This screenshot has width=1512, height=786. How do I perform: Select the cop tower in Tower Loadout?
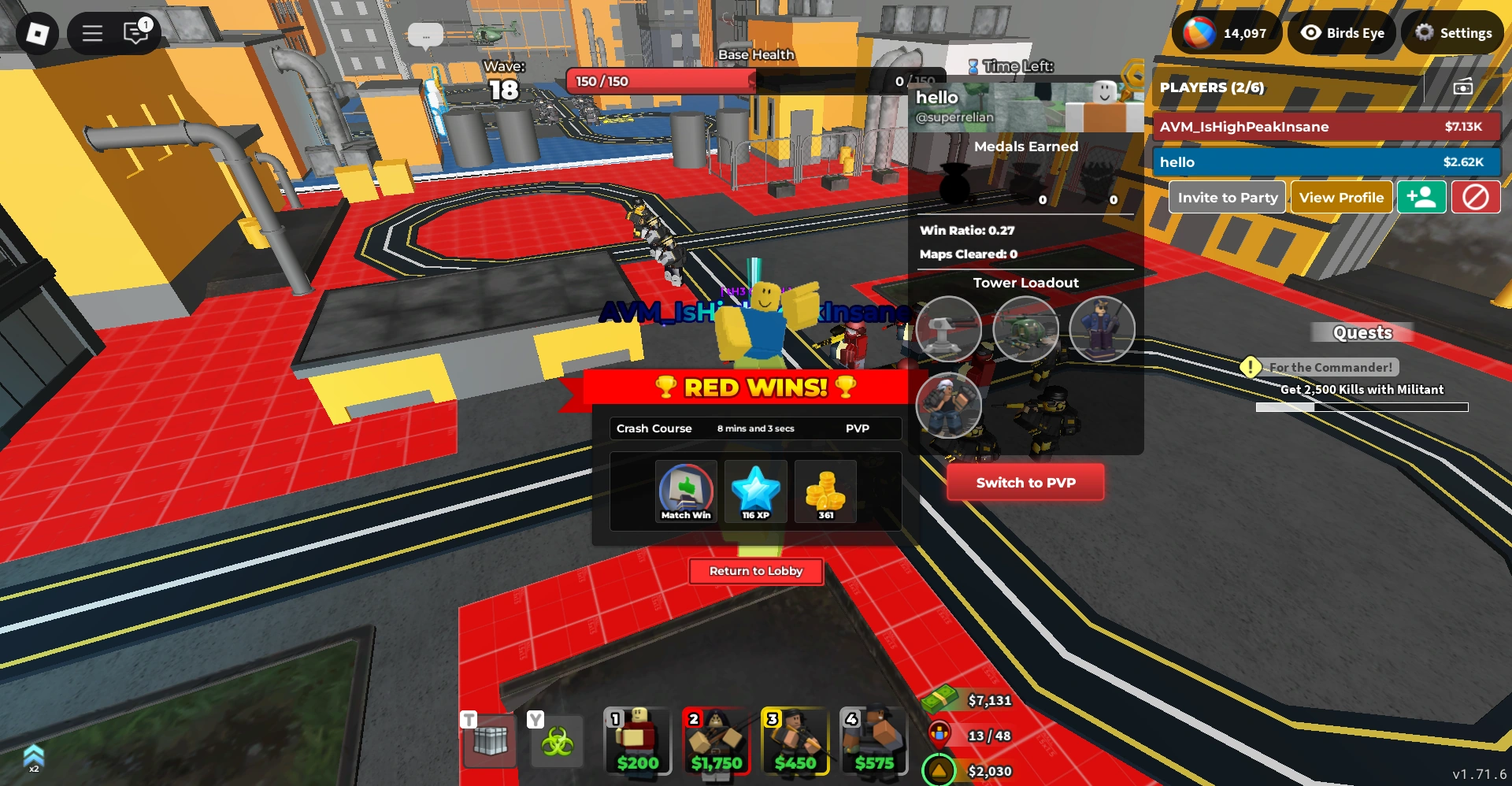pyautogui.click(x=1102, y=329)
